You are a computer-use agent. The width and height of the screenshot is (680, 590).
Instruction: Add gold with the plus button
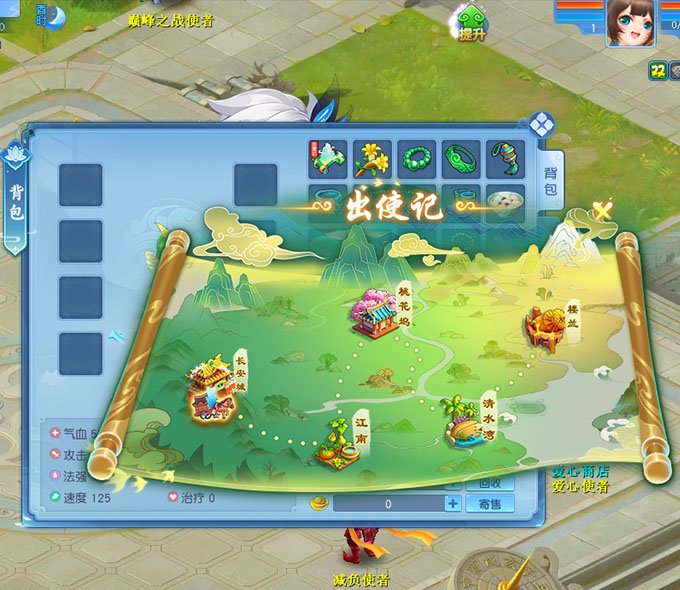(x=453, y=504)
